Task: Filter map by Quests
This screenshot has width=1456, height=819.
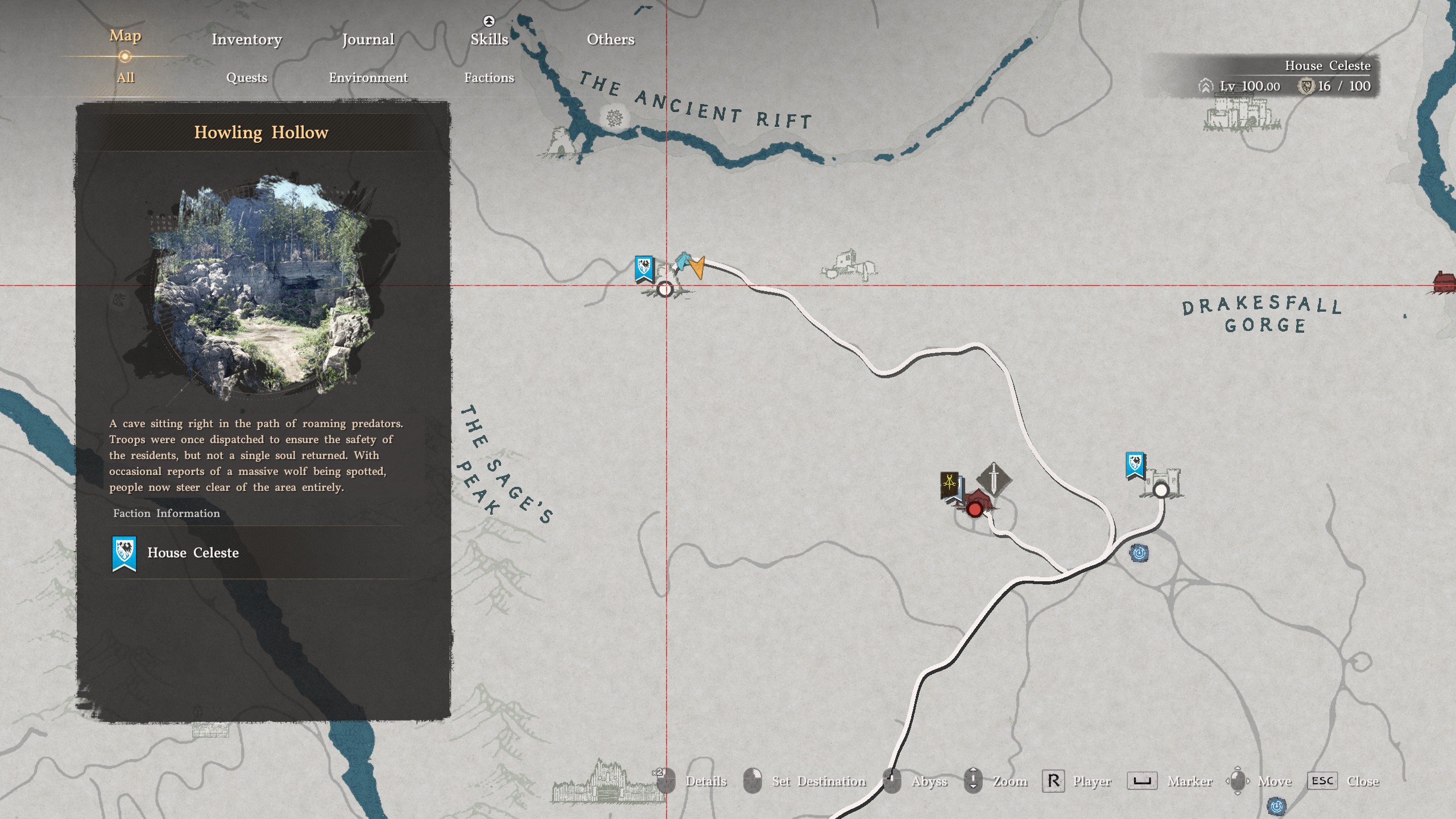Action: pos(246,77)
